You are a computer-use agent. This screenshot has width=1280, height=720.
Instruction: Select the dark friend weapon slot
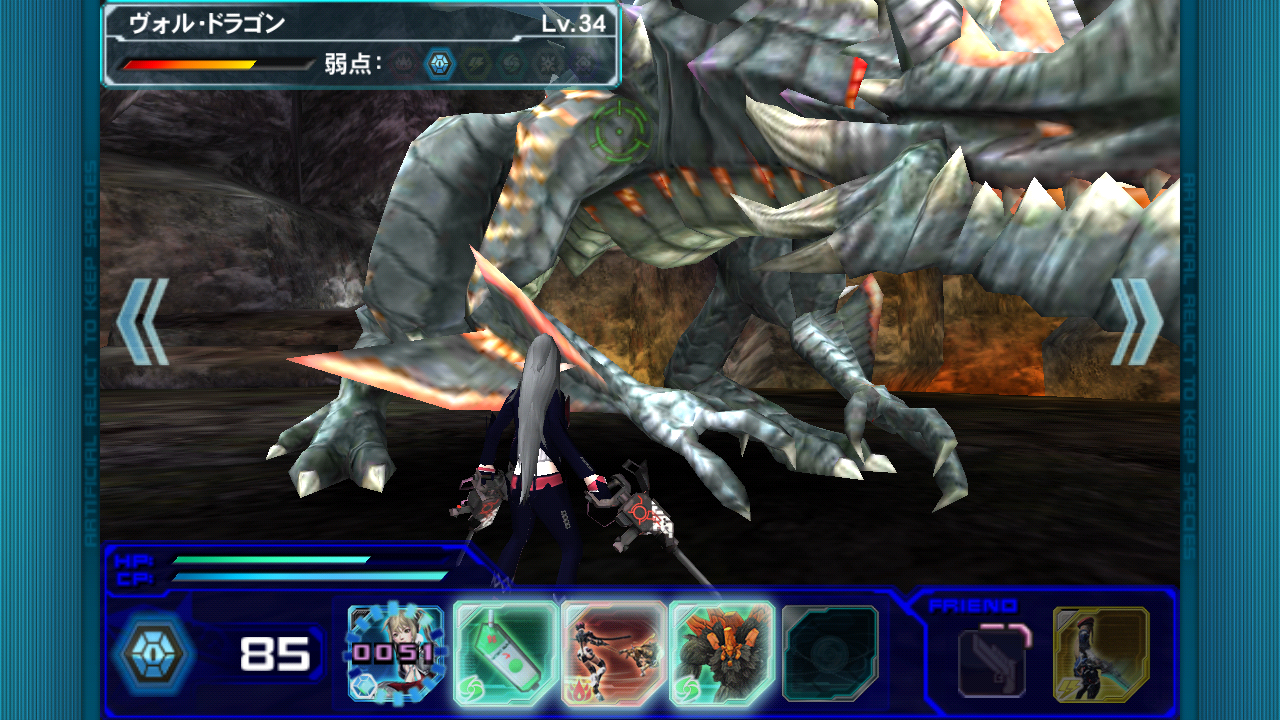991,660
